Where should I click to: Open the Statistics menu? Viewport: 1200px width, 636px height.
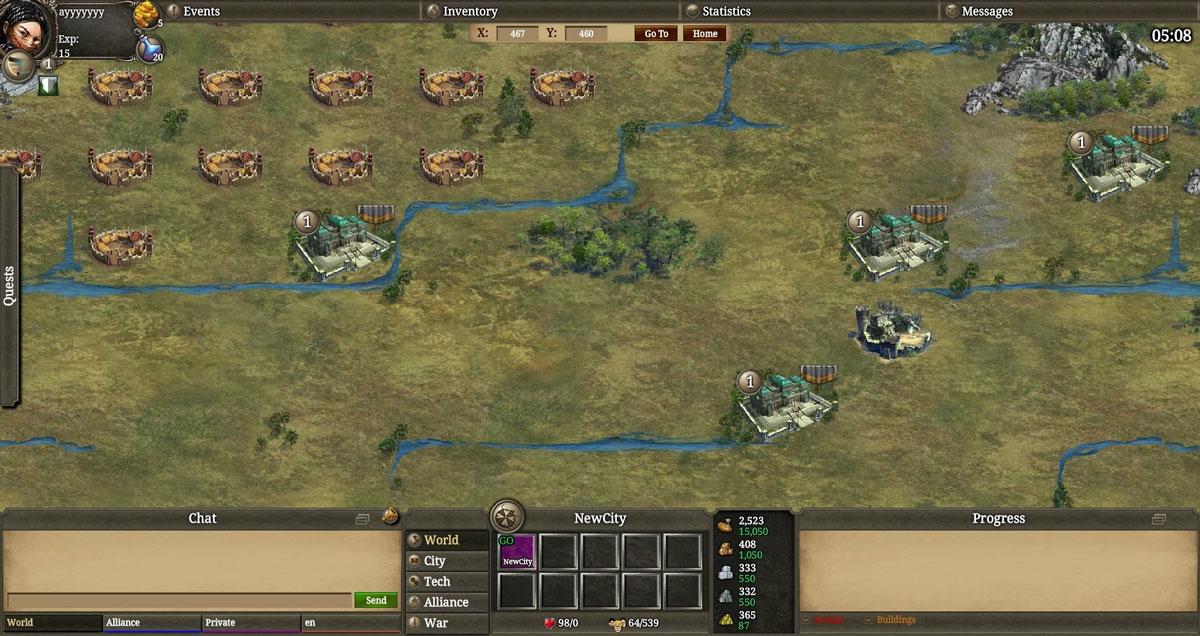[726, 11]
